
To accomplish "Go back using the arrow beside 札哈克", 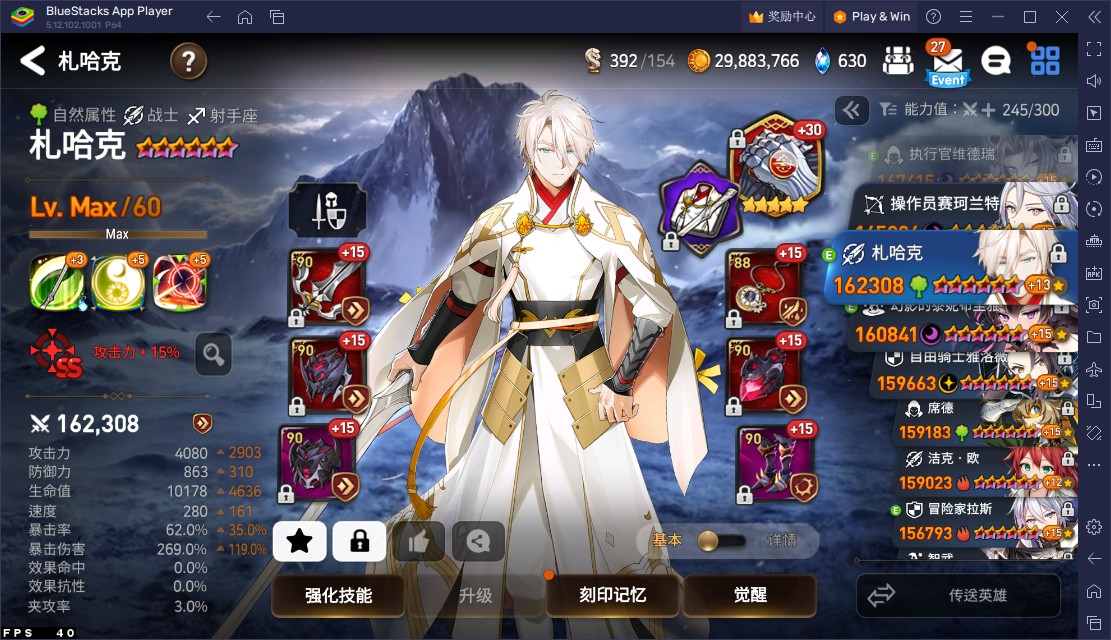I will click(x=33, y=61).
